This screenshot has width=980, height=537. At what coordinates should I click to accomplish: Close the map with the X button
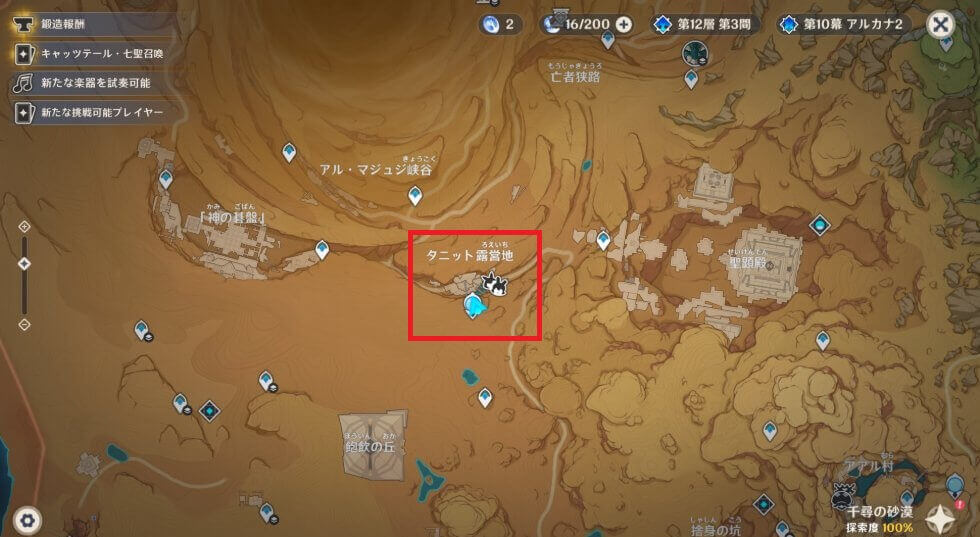coord(940,24)
